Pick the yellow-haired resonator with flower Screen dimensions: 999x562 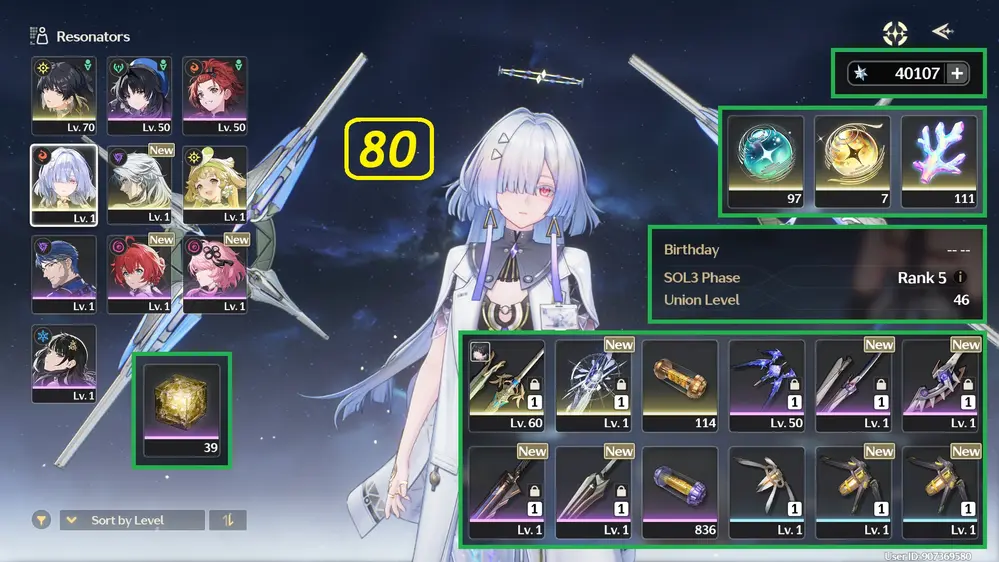[215, 184]
